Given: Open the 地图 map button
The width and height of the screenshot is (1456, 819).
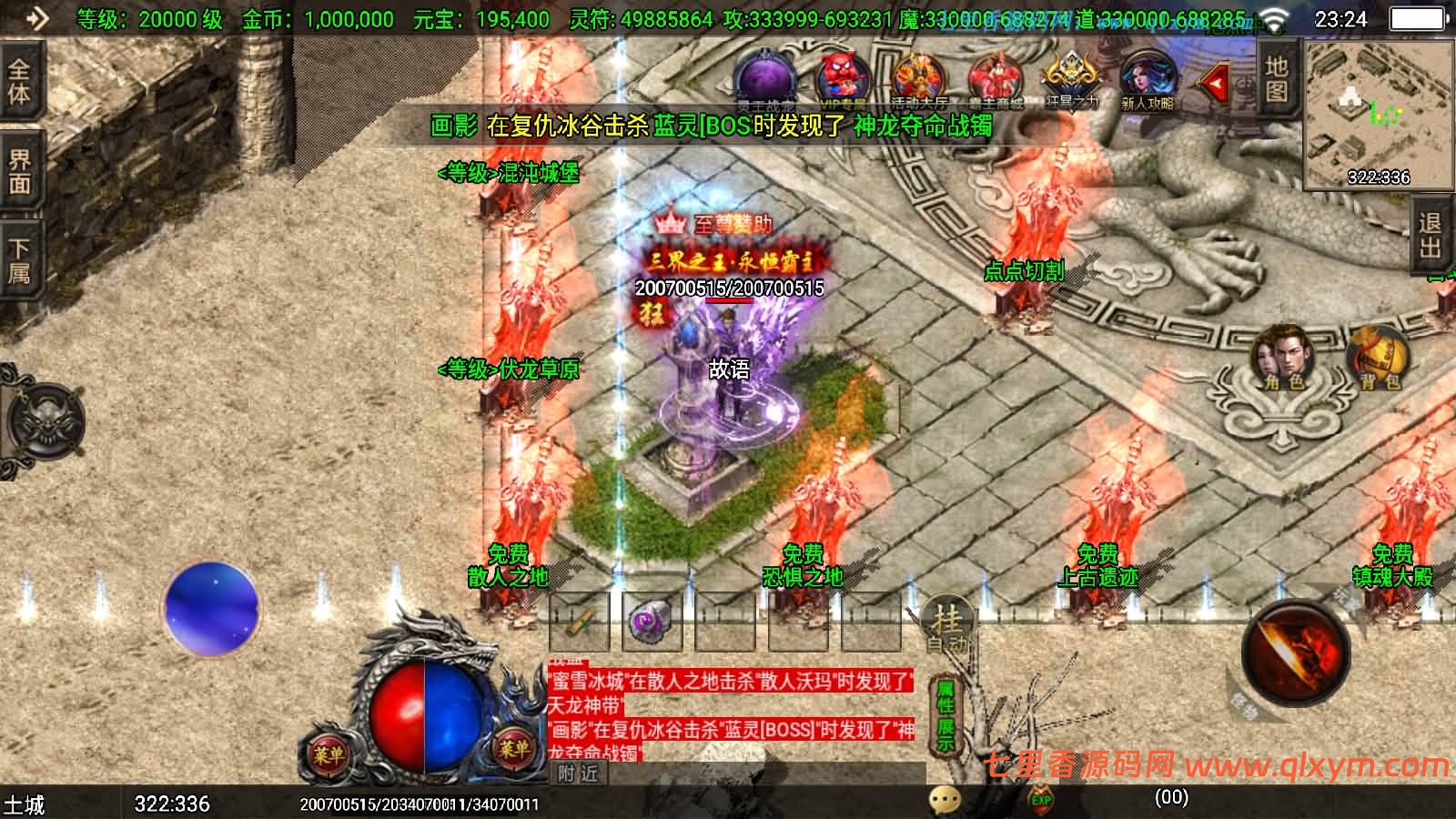Looking at the screenshot, I should tap(1276, 79).
